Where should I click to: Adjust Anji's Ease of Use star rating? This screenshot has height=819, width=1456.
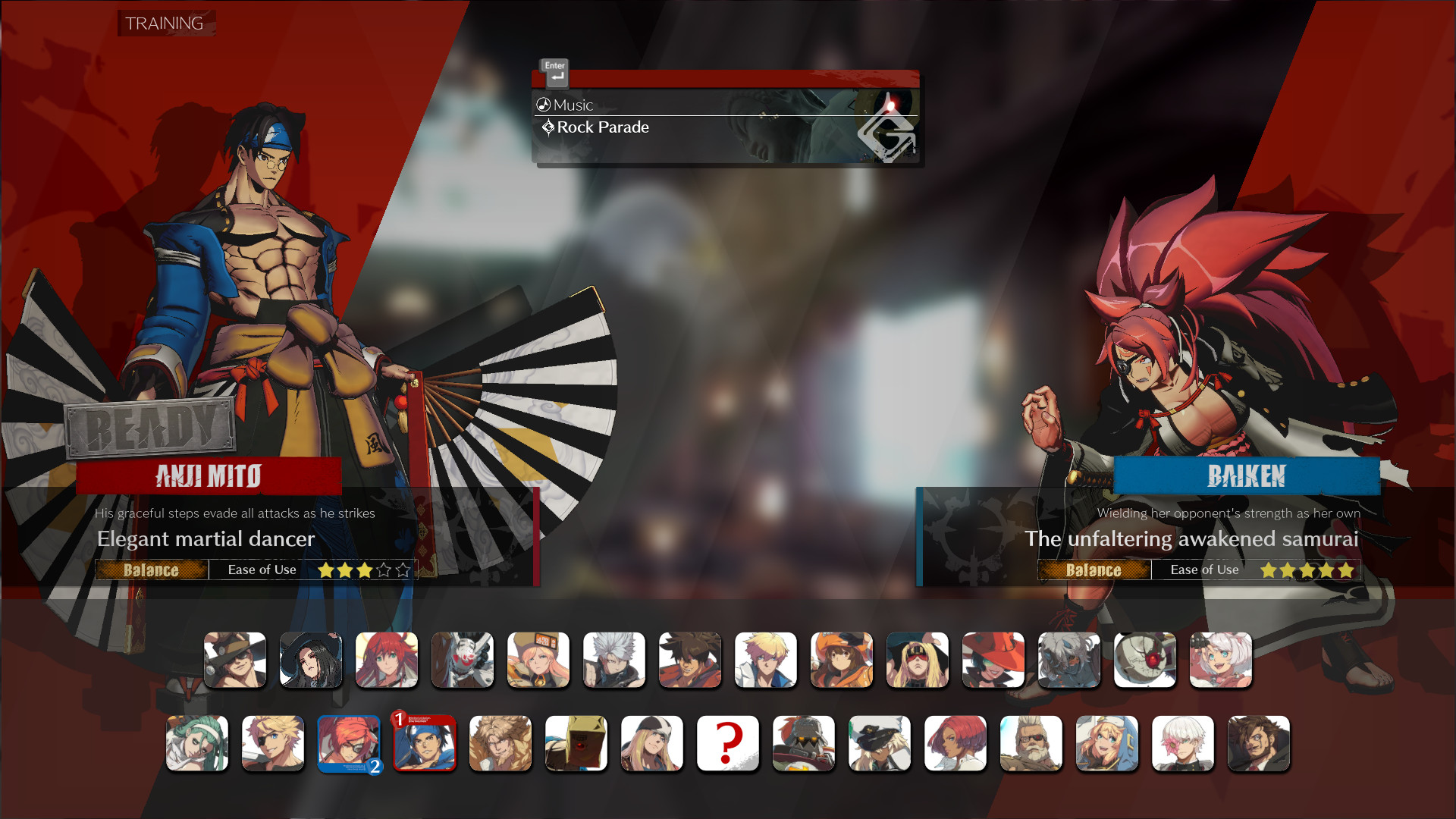362,570
